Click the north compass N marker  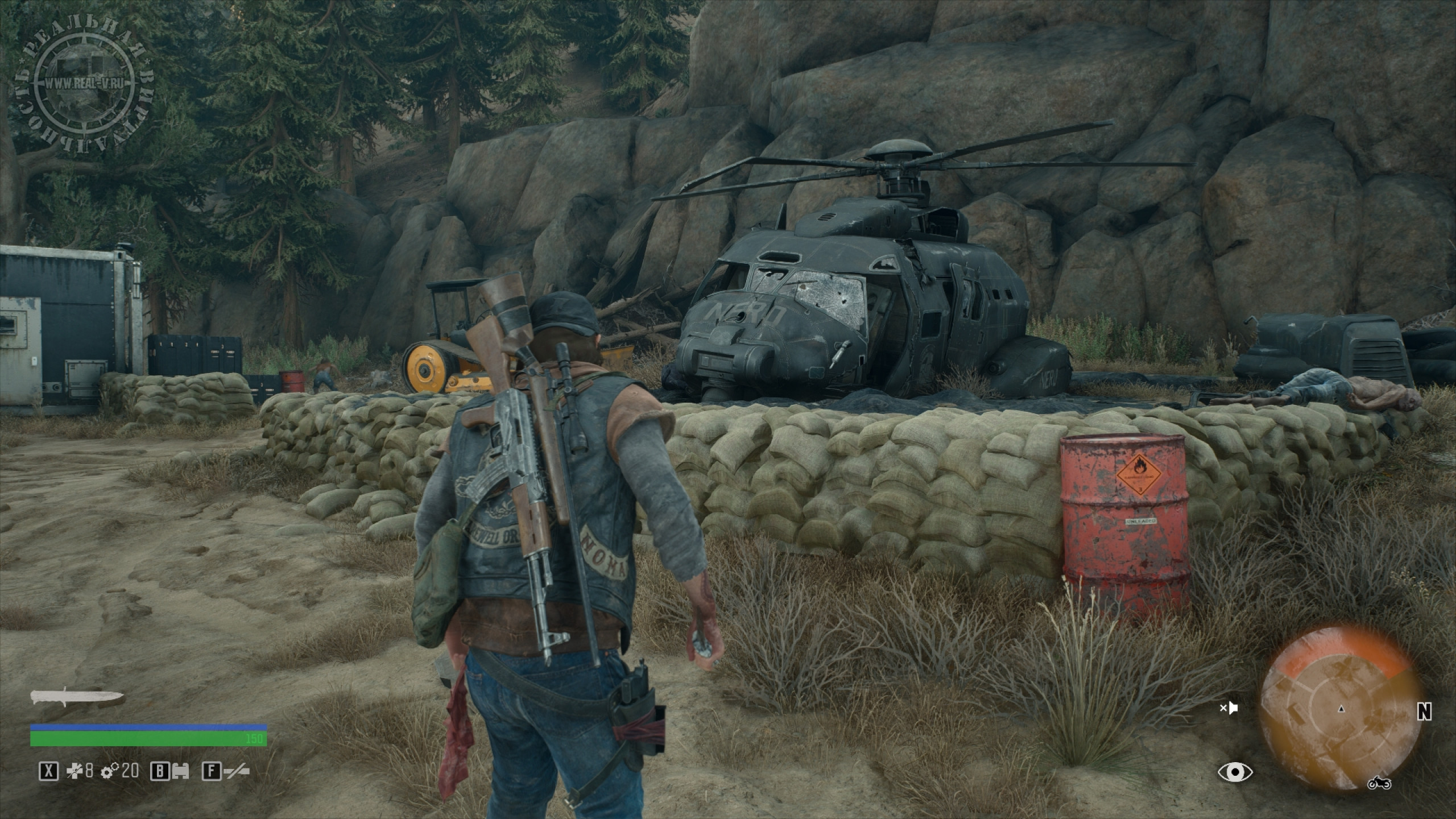pyautogui.click(x=1436, y=711)
